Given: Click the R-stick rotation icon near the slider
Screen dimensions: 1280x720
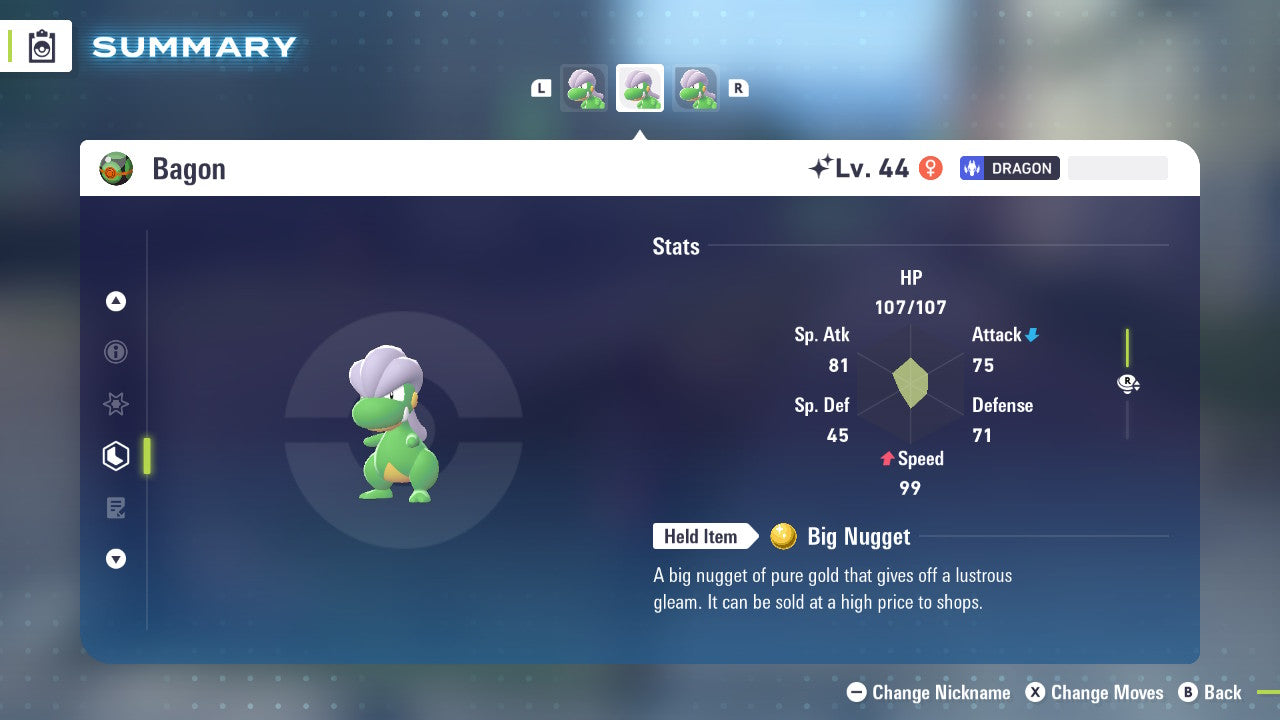Looking at the screenshot, I should coord(1128,383).
